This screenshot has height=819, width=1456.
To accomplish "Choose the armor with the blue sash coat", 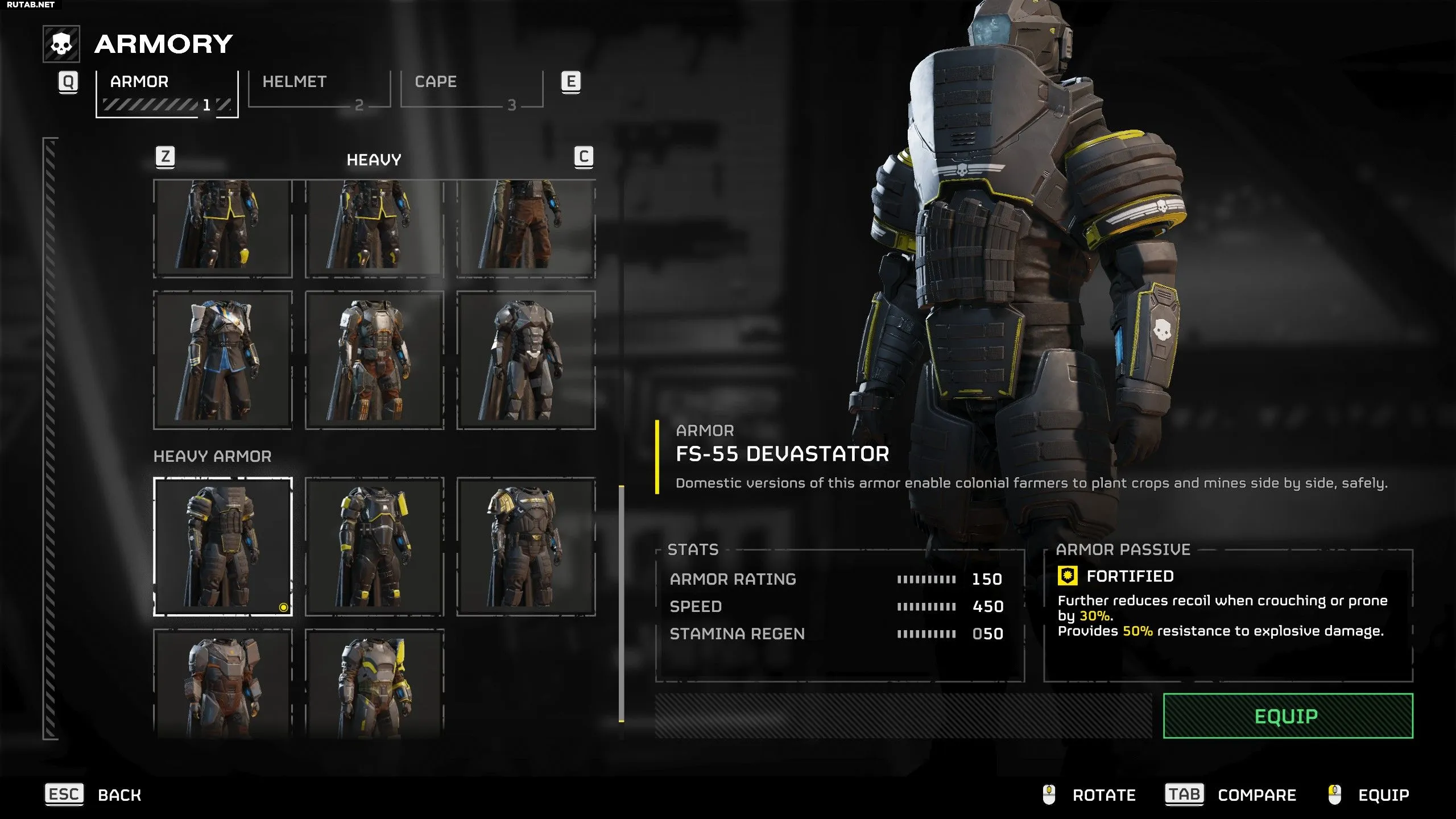I will 223,360.
